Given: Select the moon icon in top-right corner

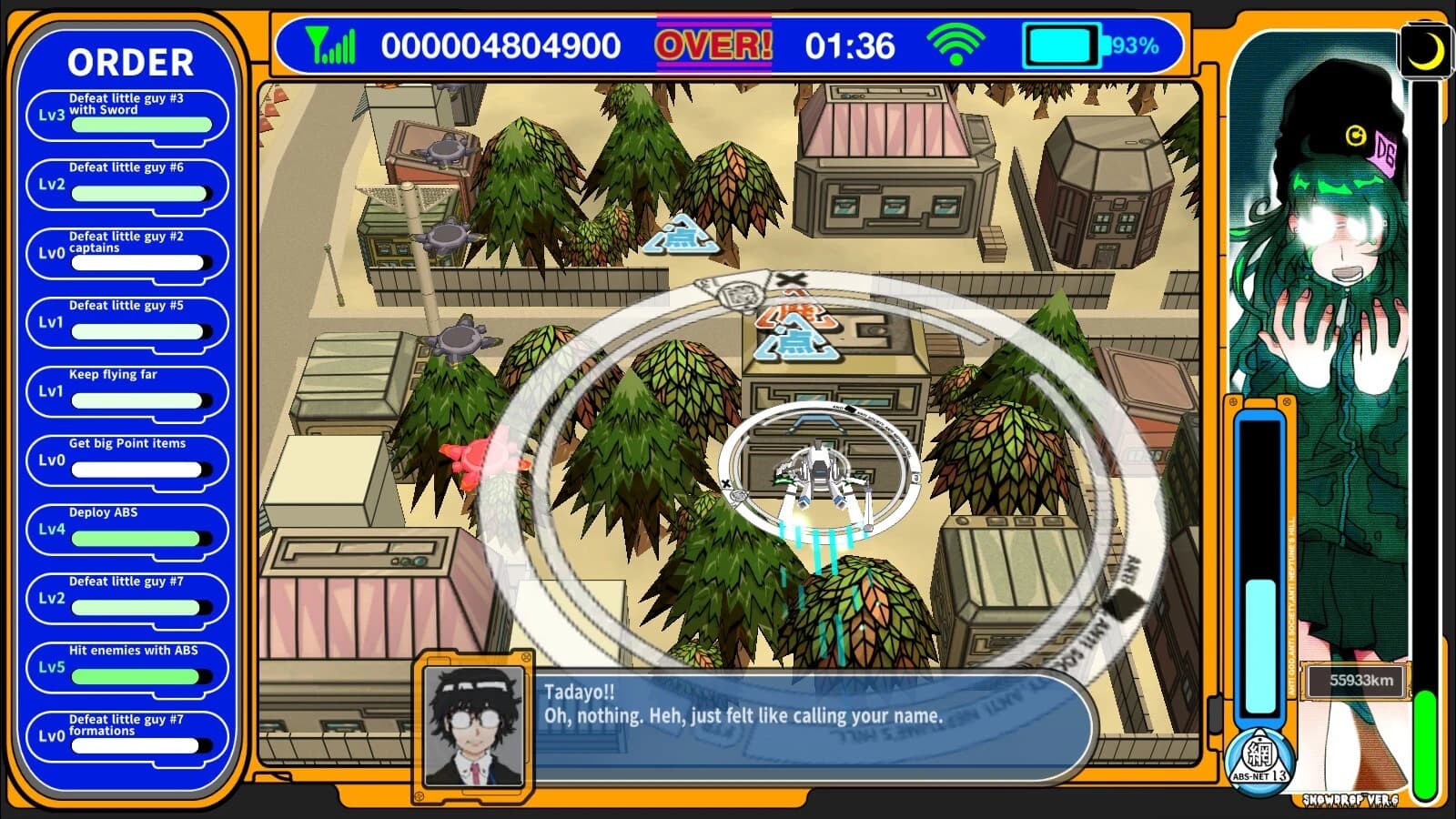Looking at the screenshot, I should tap(1426, 52).
